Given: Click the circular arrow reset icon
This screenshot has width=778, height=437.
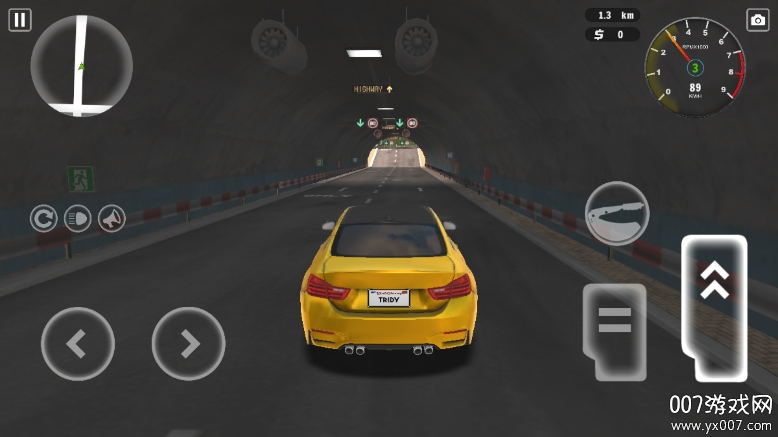Looking at the screenshot, I should coord(43,217).
